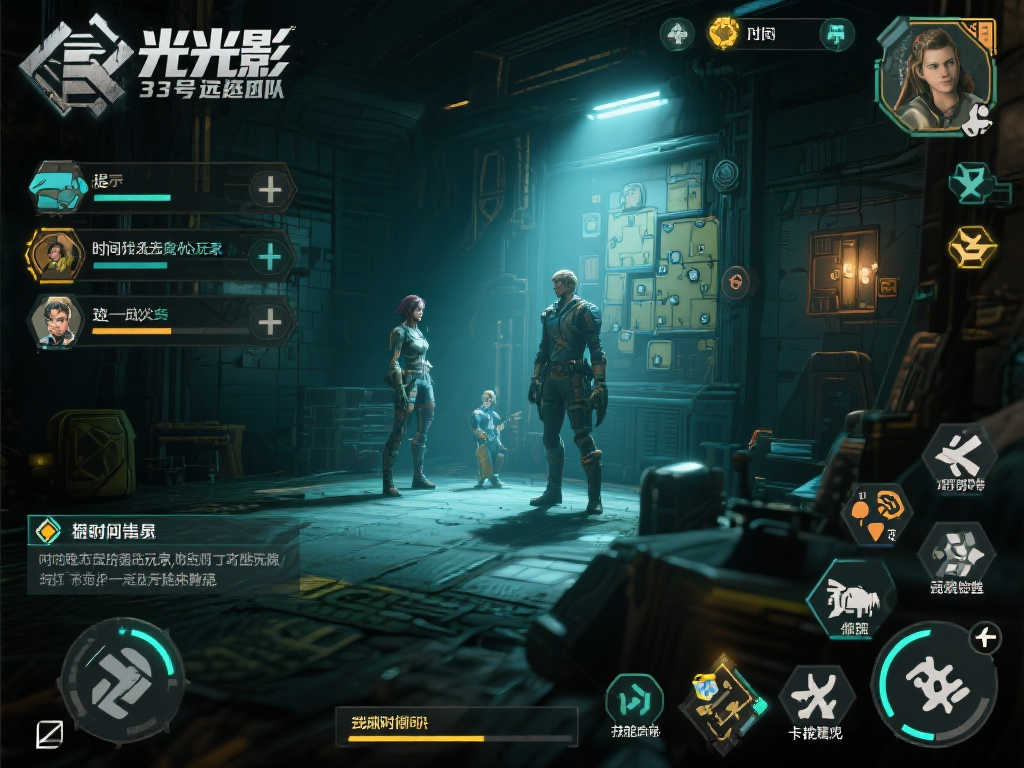Open the teal hexagon menu icon under the portrait
Screen dimensions: 1024x768
click(x=972, y=184)
